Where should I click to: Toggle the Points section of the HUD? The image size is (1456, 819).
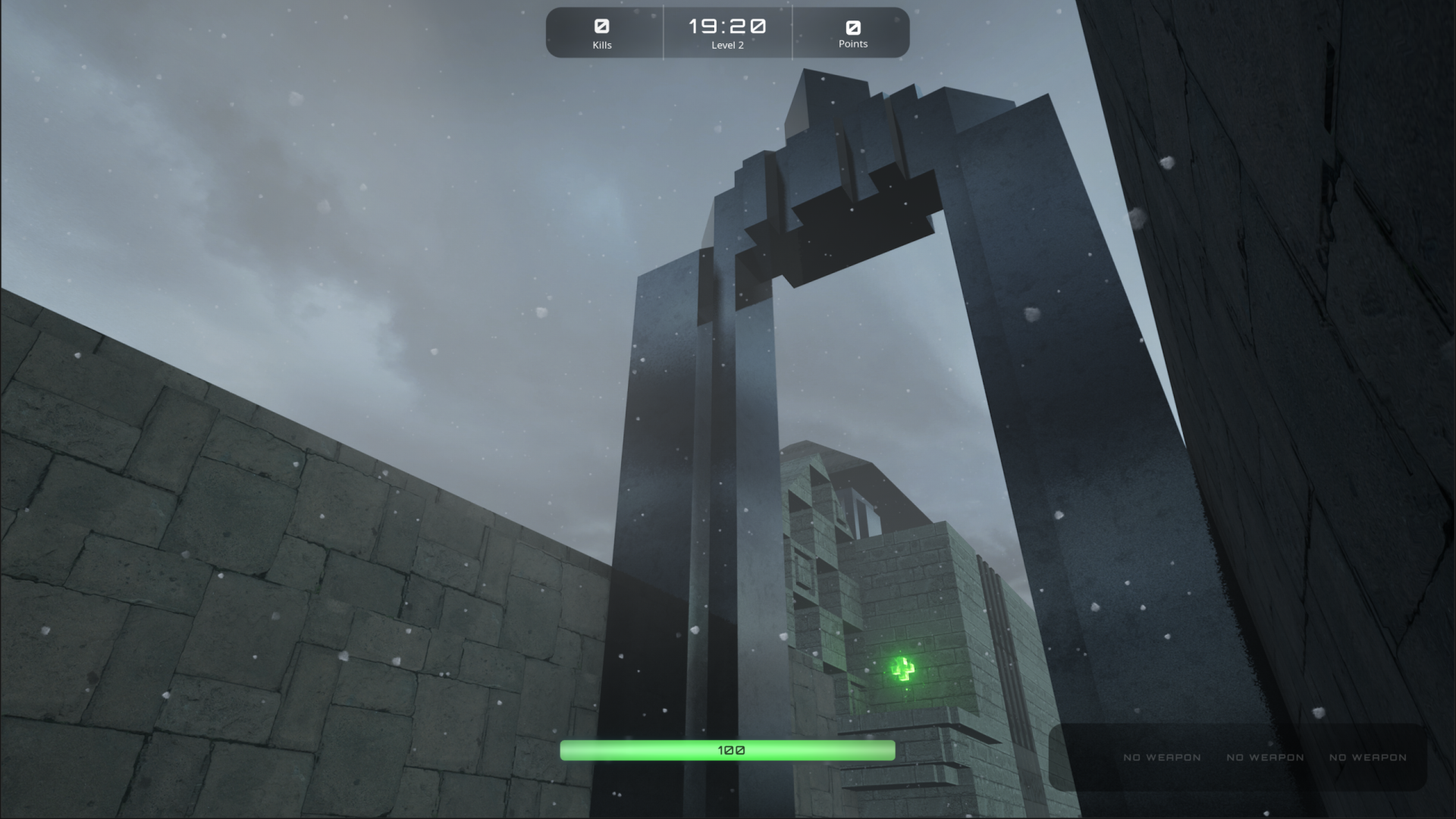[852, 33]
